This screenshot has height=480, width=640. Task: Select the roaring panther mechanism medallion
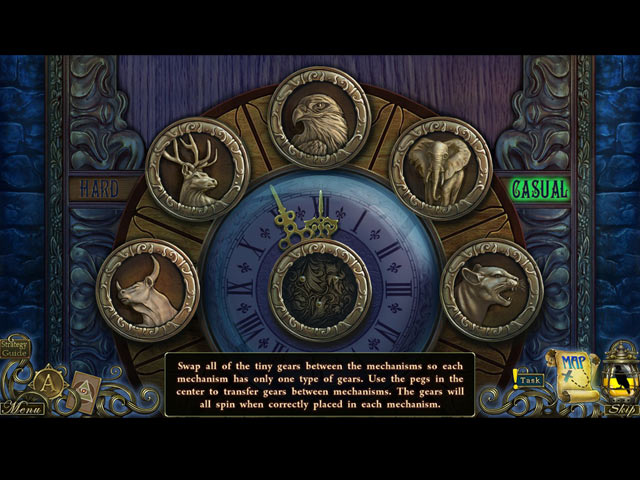(x=491, y=289)
